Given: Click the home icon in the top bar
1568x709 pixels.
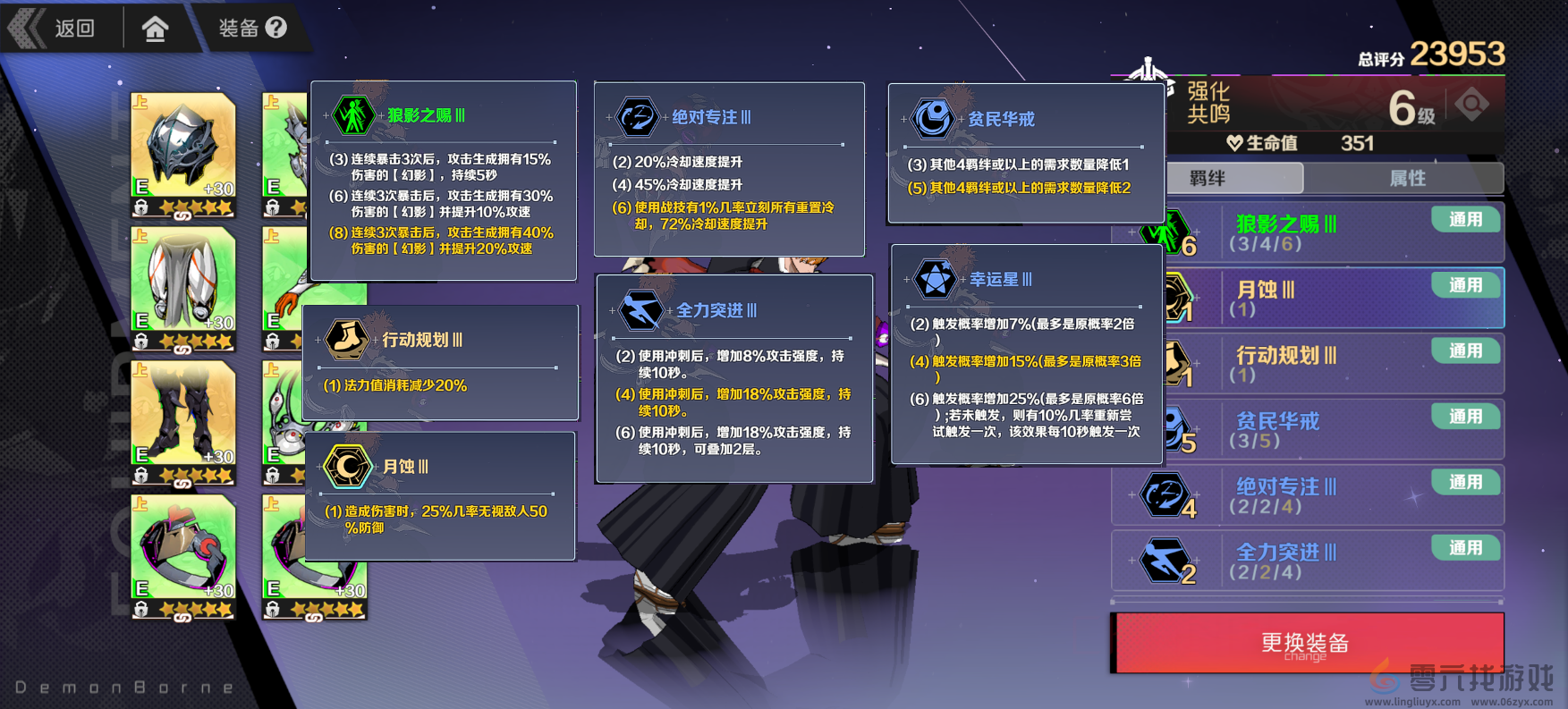Looking at the screenshot, I should [157, 28].
